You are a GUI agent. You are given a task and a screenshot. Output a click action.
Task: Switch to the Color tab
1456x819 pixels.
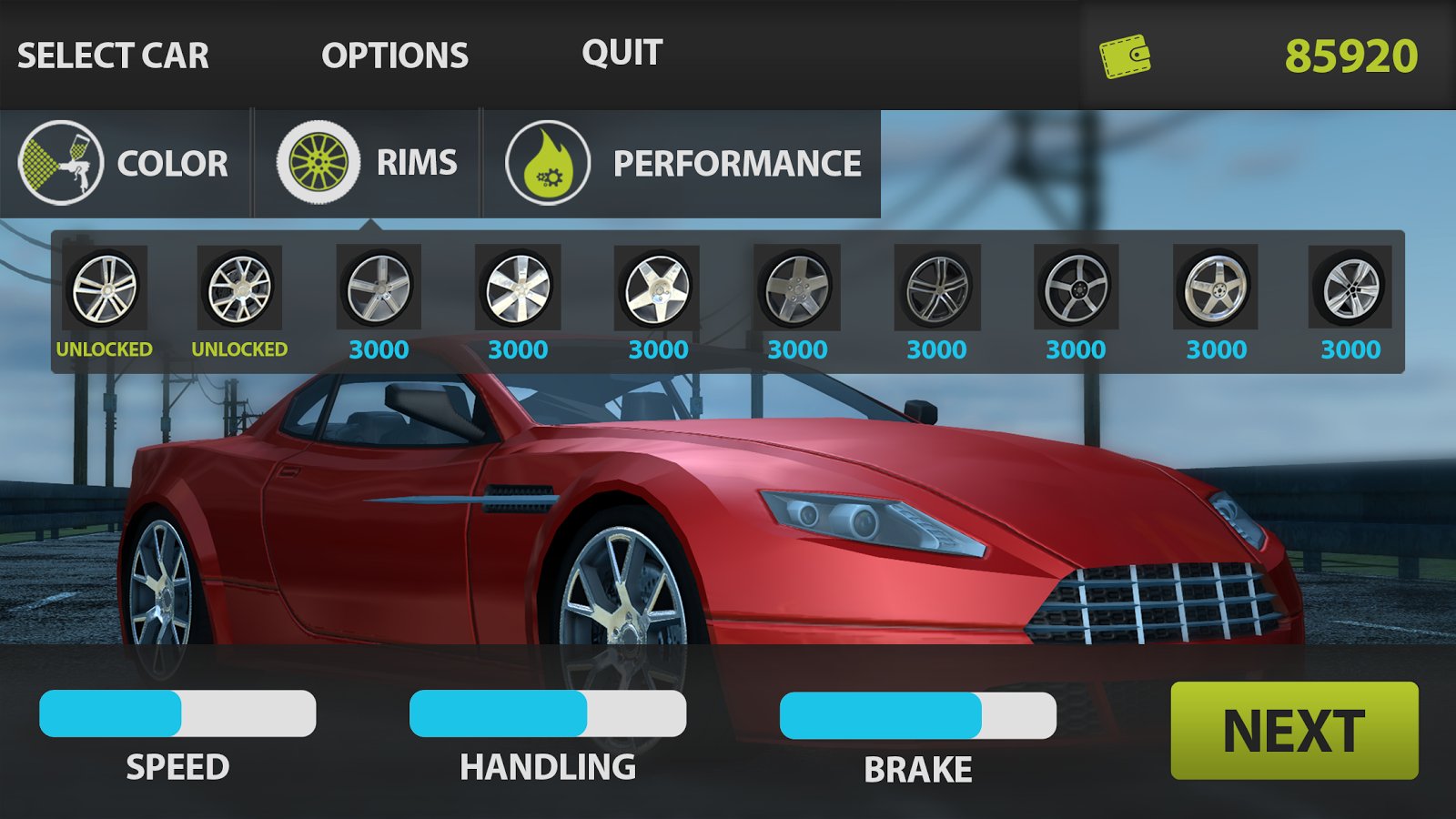[x=124, y=163]
